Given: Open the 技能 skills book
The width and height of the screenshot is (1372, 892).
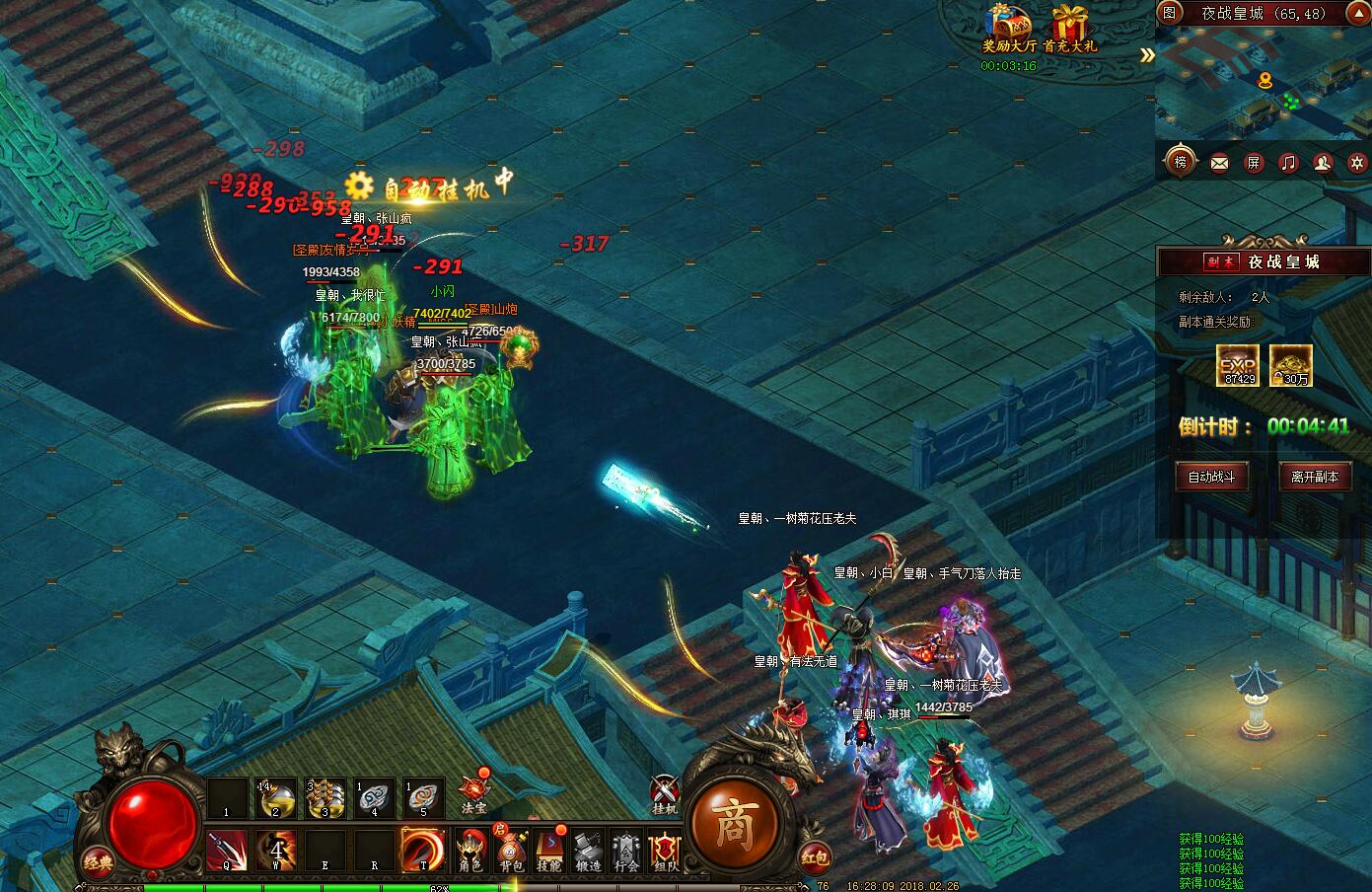Looking at the screenshot, I should coord(548,852).
